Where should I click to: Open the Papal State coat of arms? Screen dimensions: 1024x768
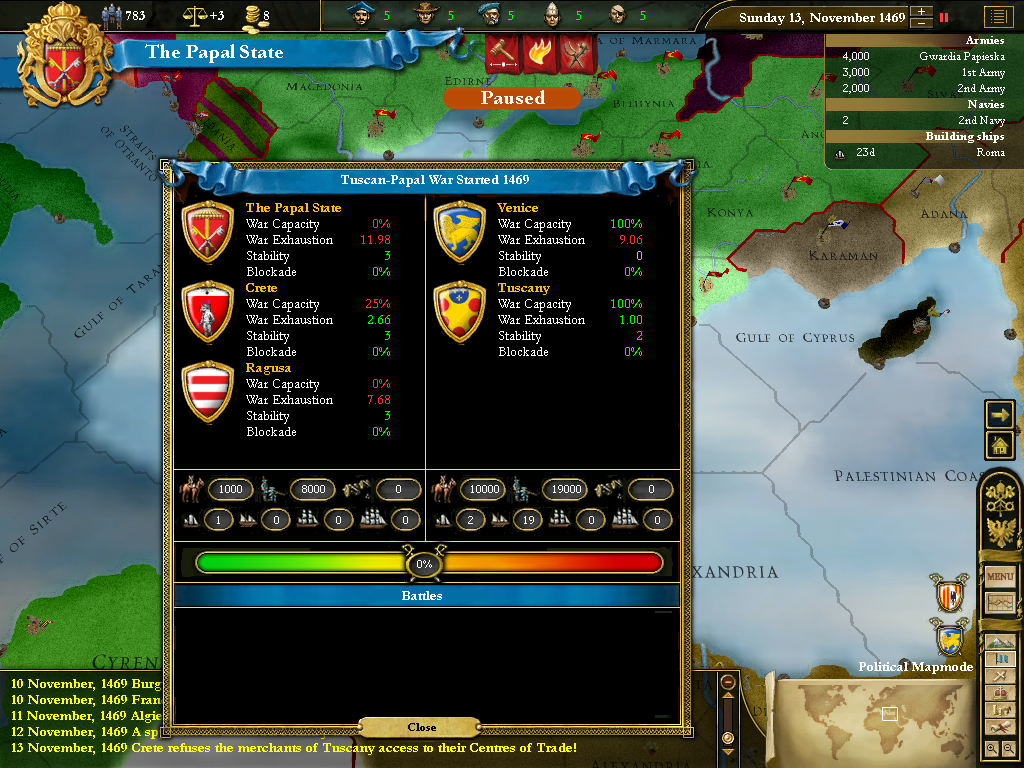(64, 55)
